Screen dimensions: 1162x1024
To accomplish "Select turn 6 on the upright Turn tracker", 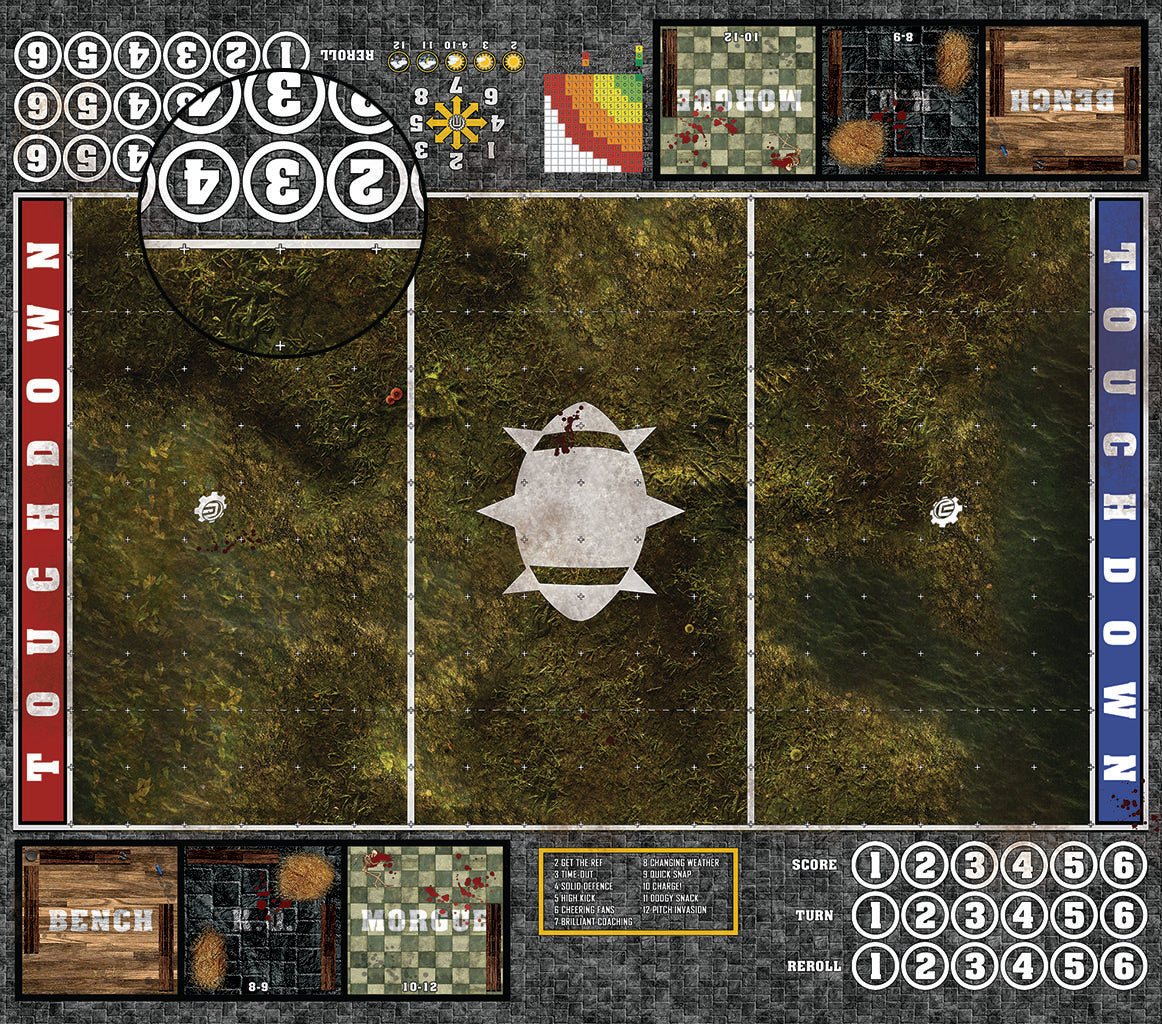I will [1122, 915].
